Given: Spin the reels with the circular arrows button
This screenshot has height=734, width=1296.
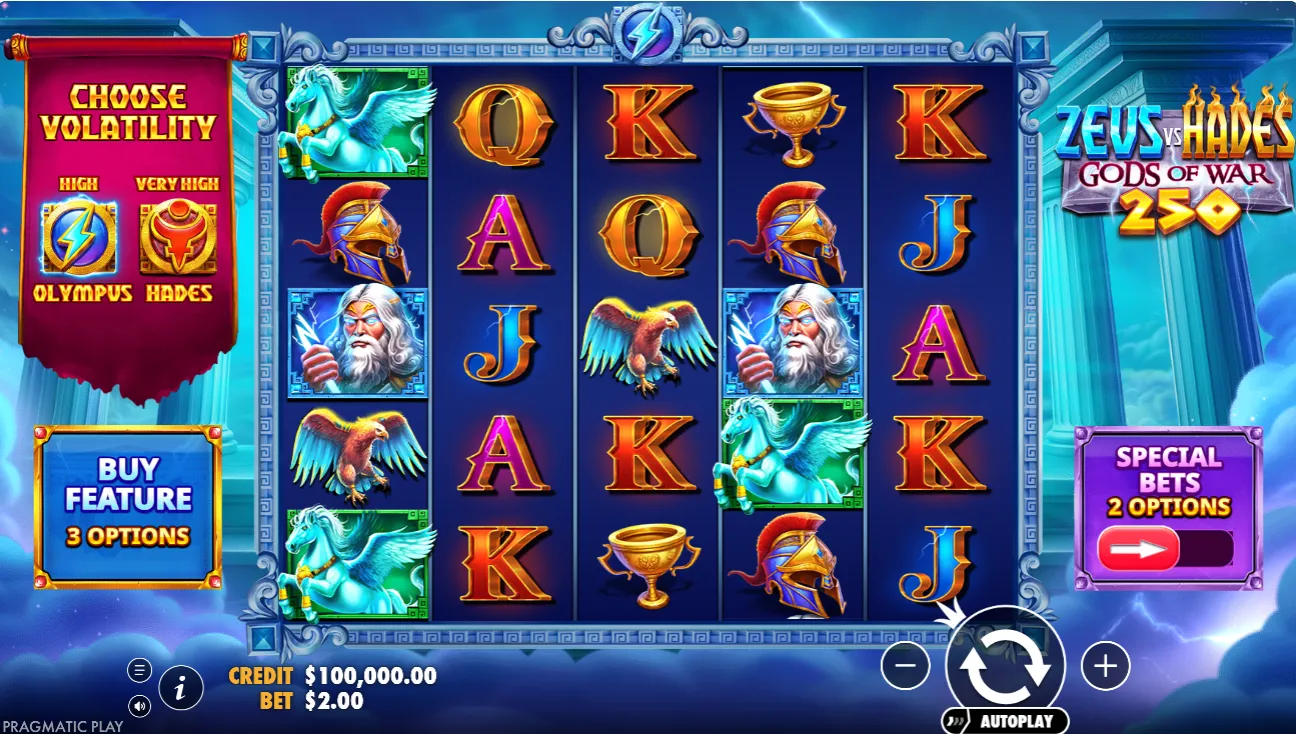Looking at the screenshot, I should (1005, 664).
